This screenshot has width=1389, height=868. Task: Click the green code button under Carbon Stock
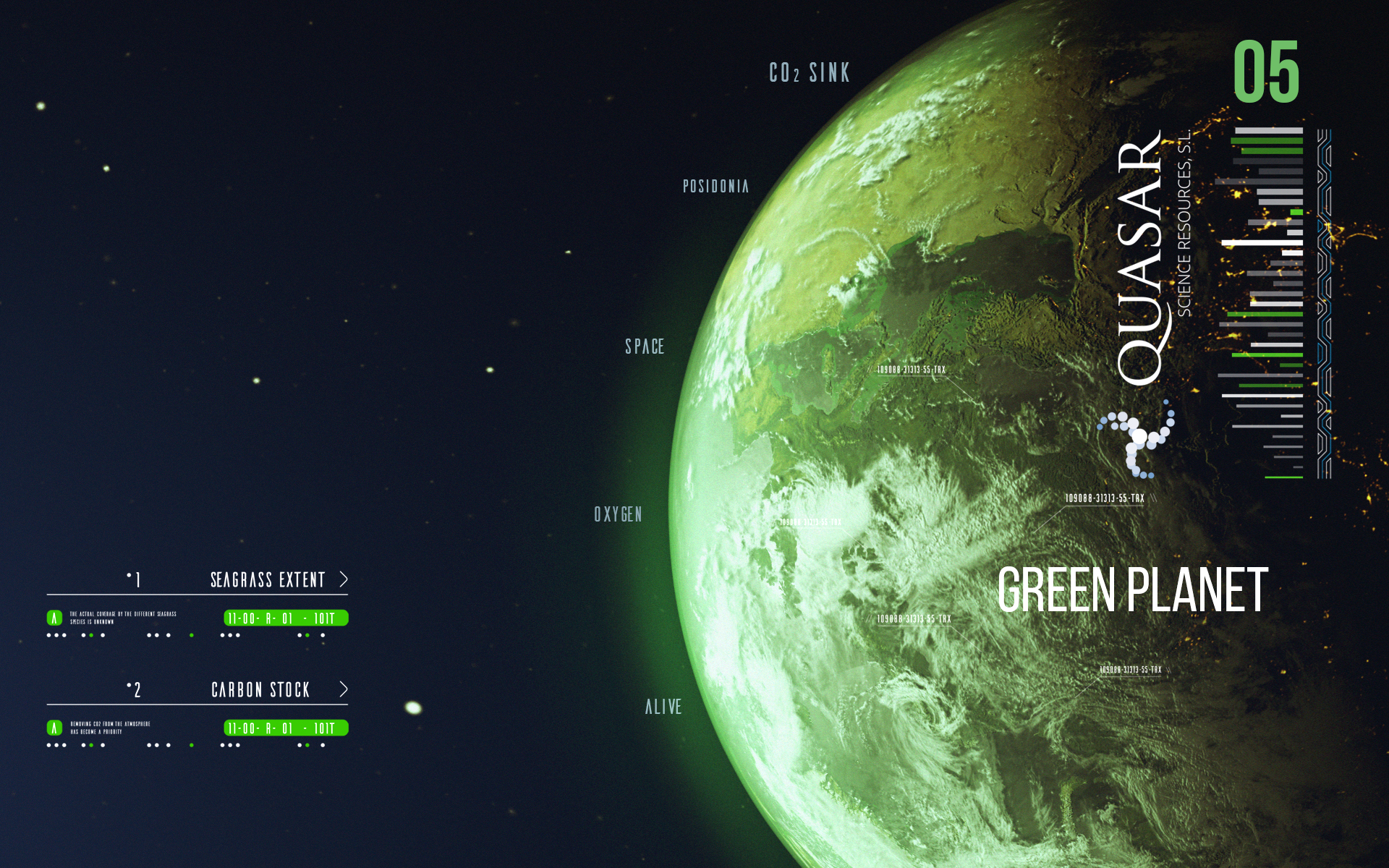coord(286,728)
